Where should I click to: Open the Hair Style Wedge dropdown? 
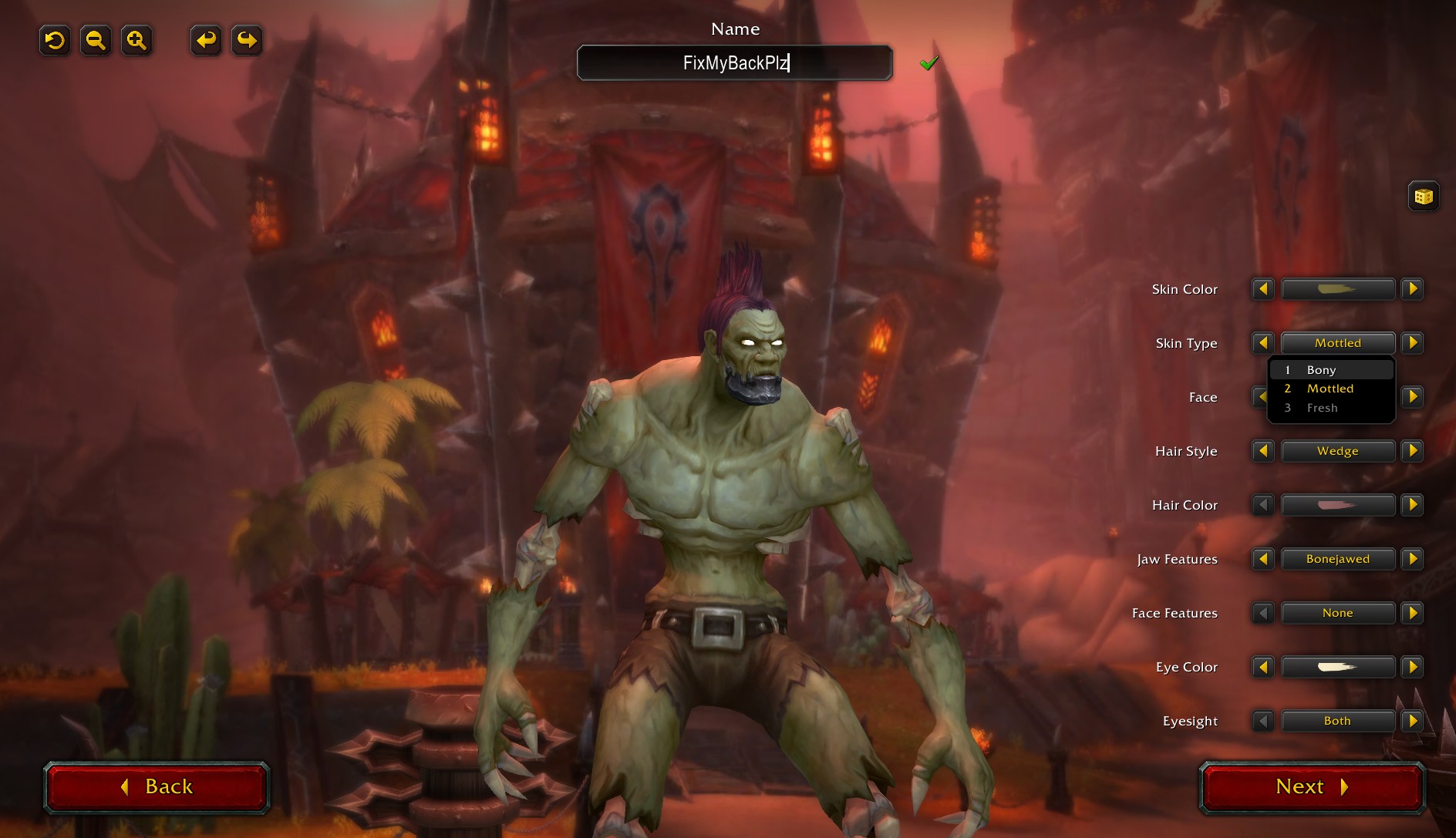1338,451
